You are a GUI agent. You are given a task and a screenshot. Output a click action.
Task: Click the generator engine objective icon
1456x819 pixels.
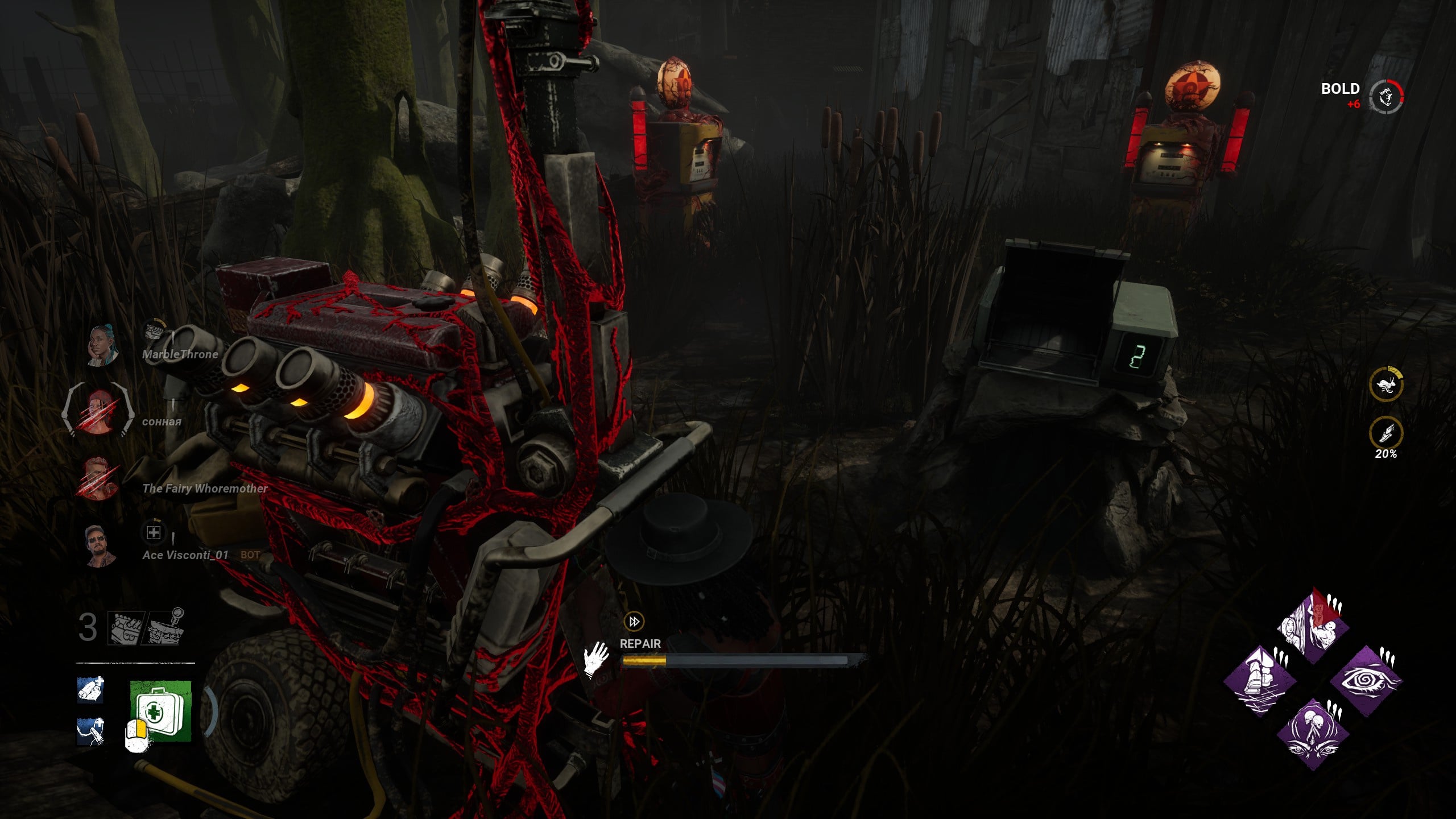click(126, 628)
